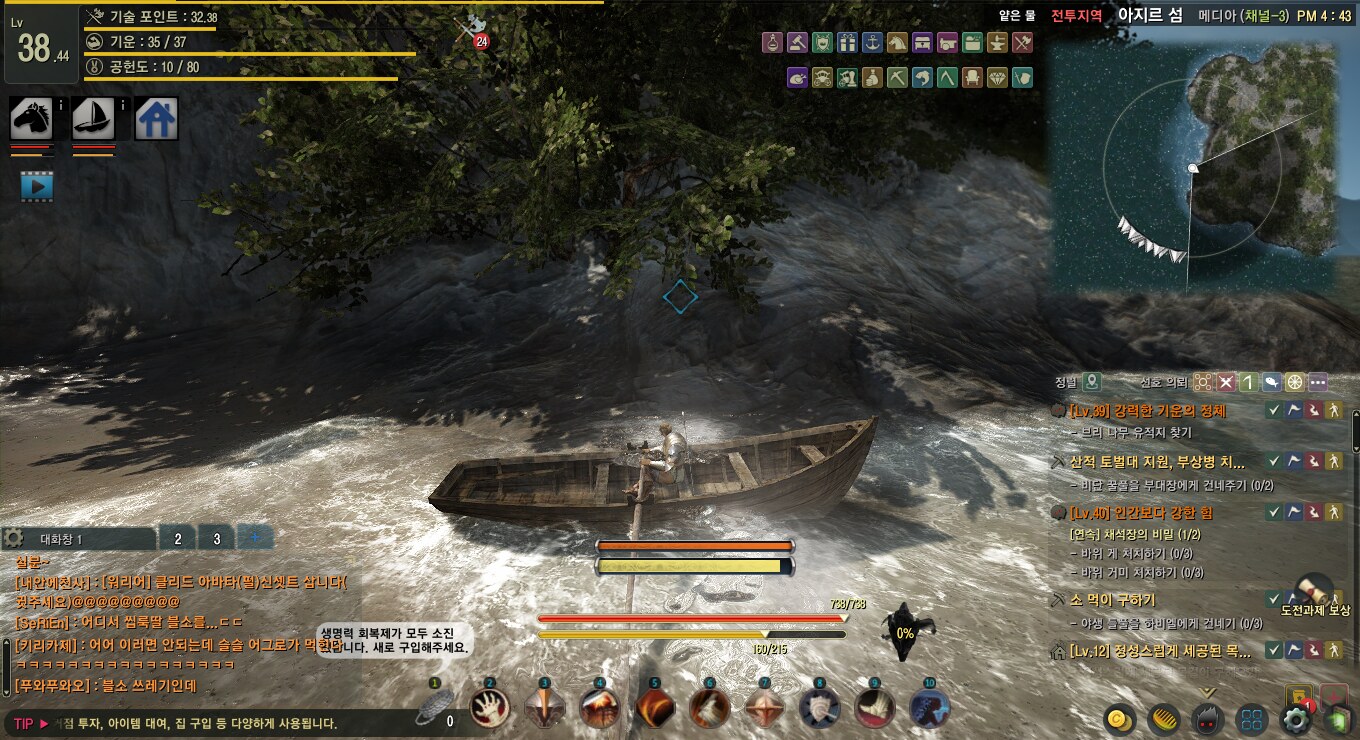Choose the anchor wharf NPC finder icon
The image size is (1360, 740).
click(x=872, y=42)
